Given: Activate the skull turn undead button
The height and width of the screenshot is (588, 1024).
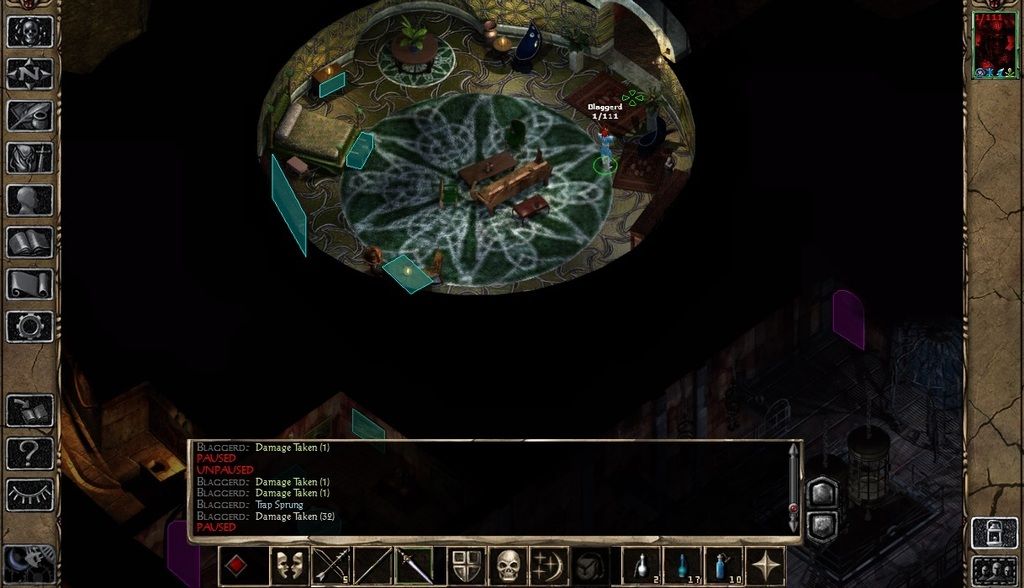Looking at the screenshot, I should 509,566.
